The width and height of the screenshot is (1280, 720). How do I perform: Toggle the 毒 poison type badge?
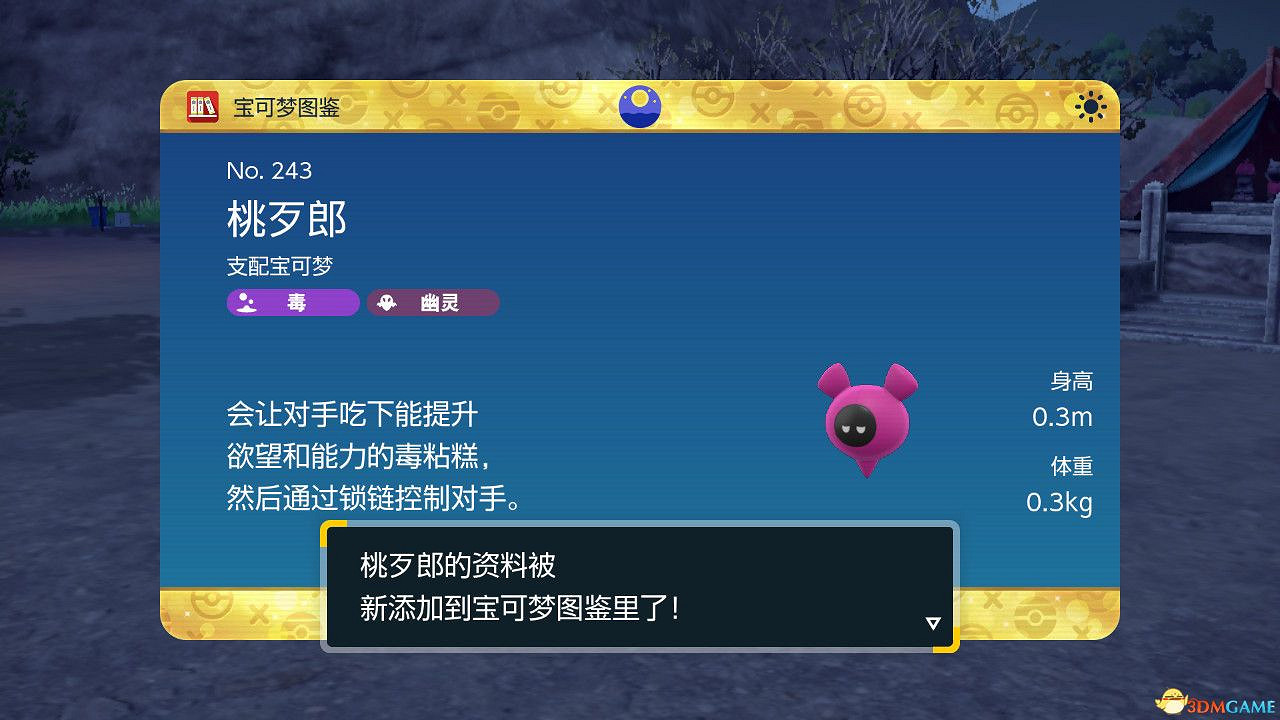[x=292, y=303]
